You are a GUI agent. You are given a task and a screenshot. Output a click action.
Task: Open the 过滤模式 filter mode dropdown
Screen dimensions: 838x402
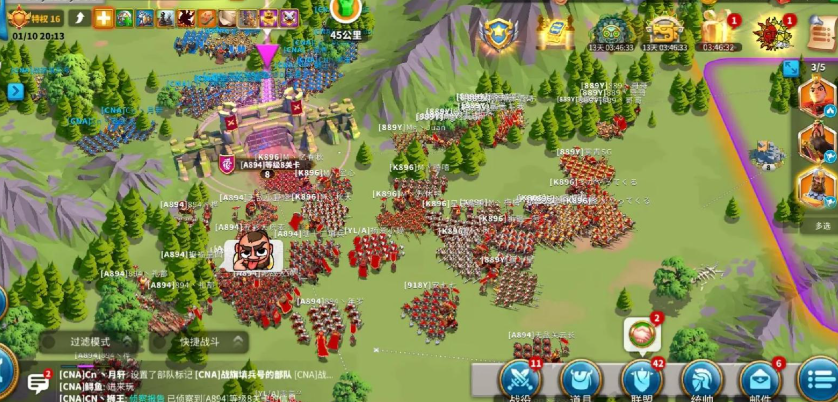90,342
